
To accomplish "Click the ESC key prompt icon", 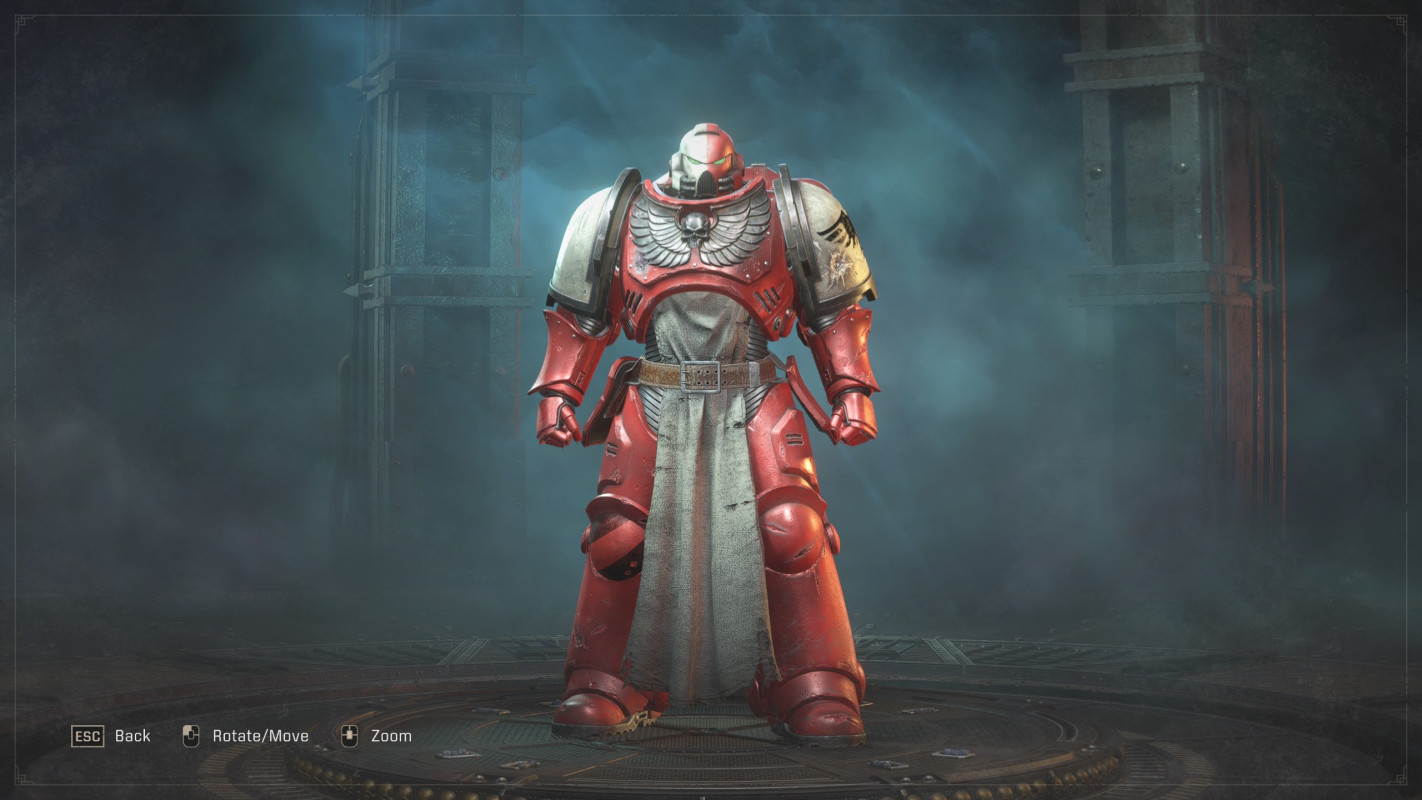I will click(x=89, y=736).
